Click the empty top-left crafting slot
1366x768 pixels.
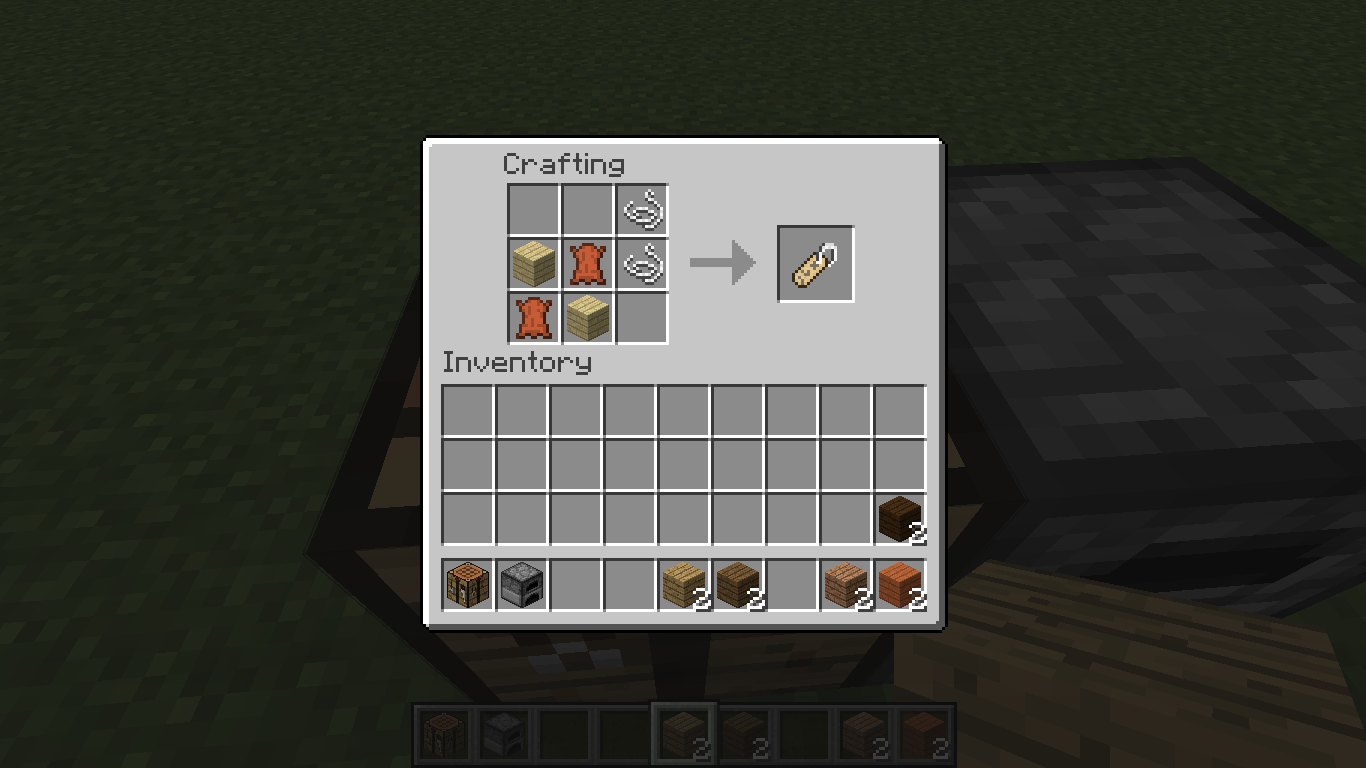tap(533, 209)
